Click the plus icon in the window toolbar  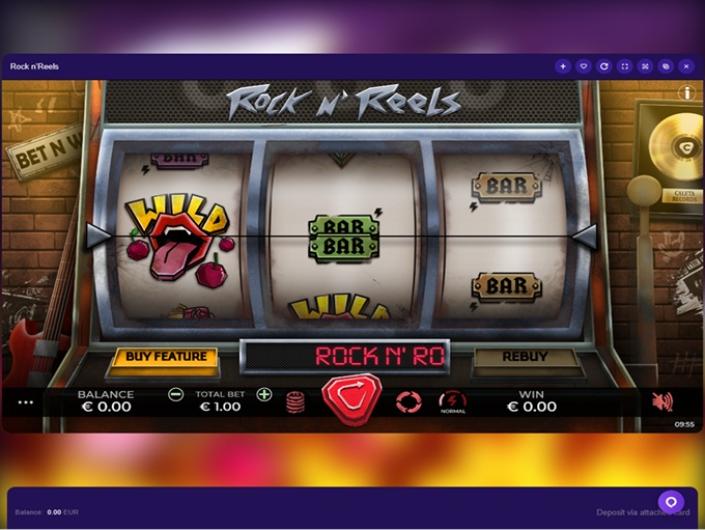click(563, 67)
